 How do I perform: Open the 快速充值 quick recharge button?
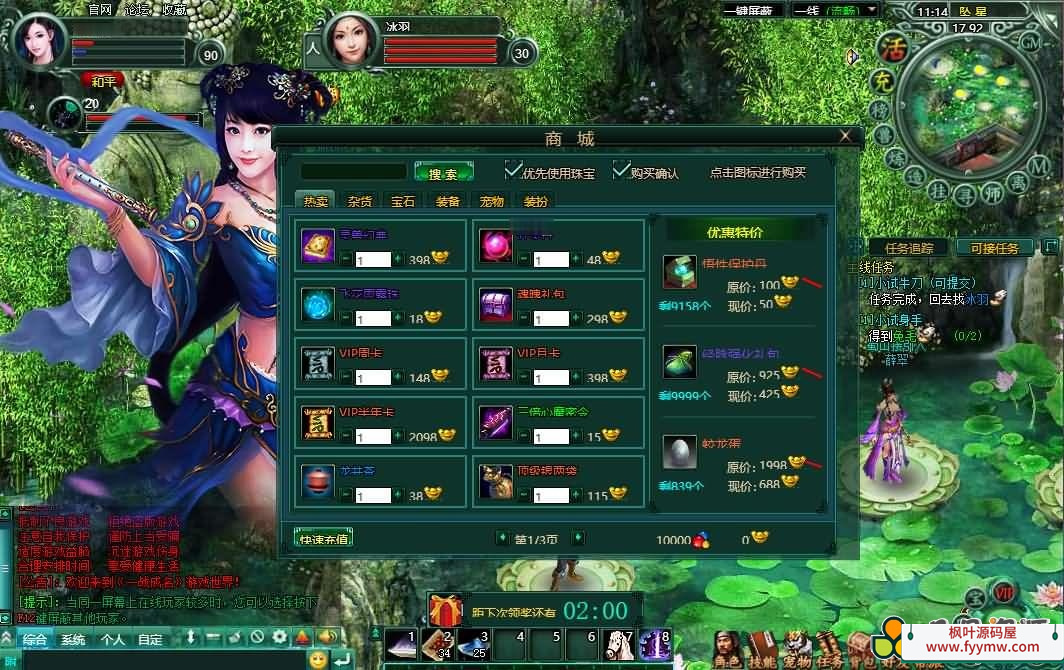(324, 539)
